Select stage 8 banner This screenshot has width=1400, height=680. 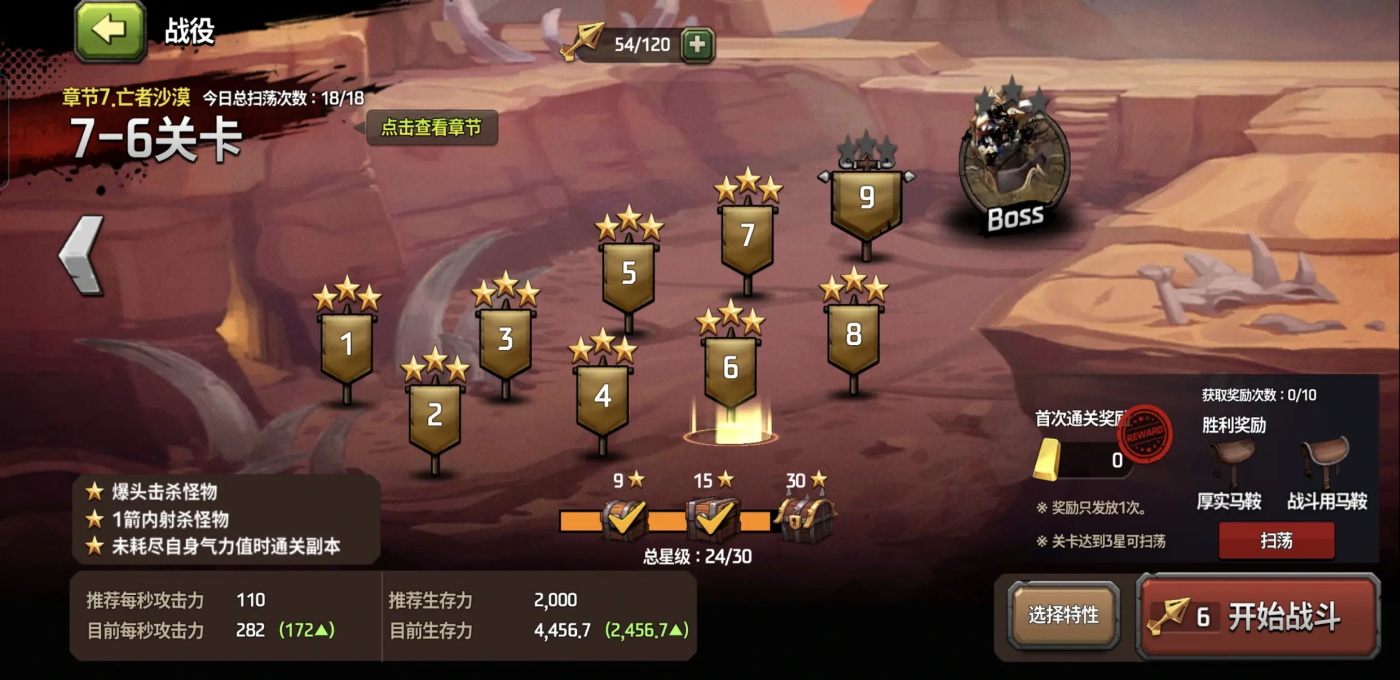[x=853, y=336]
